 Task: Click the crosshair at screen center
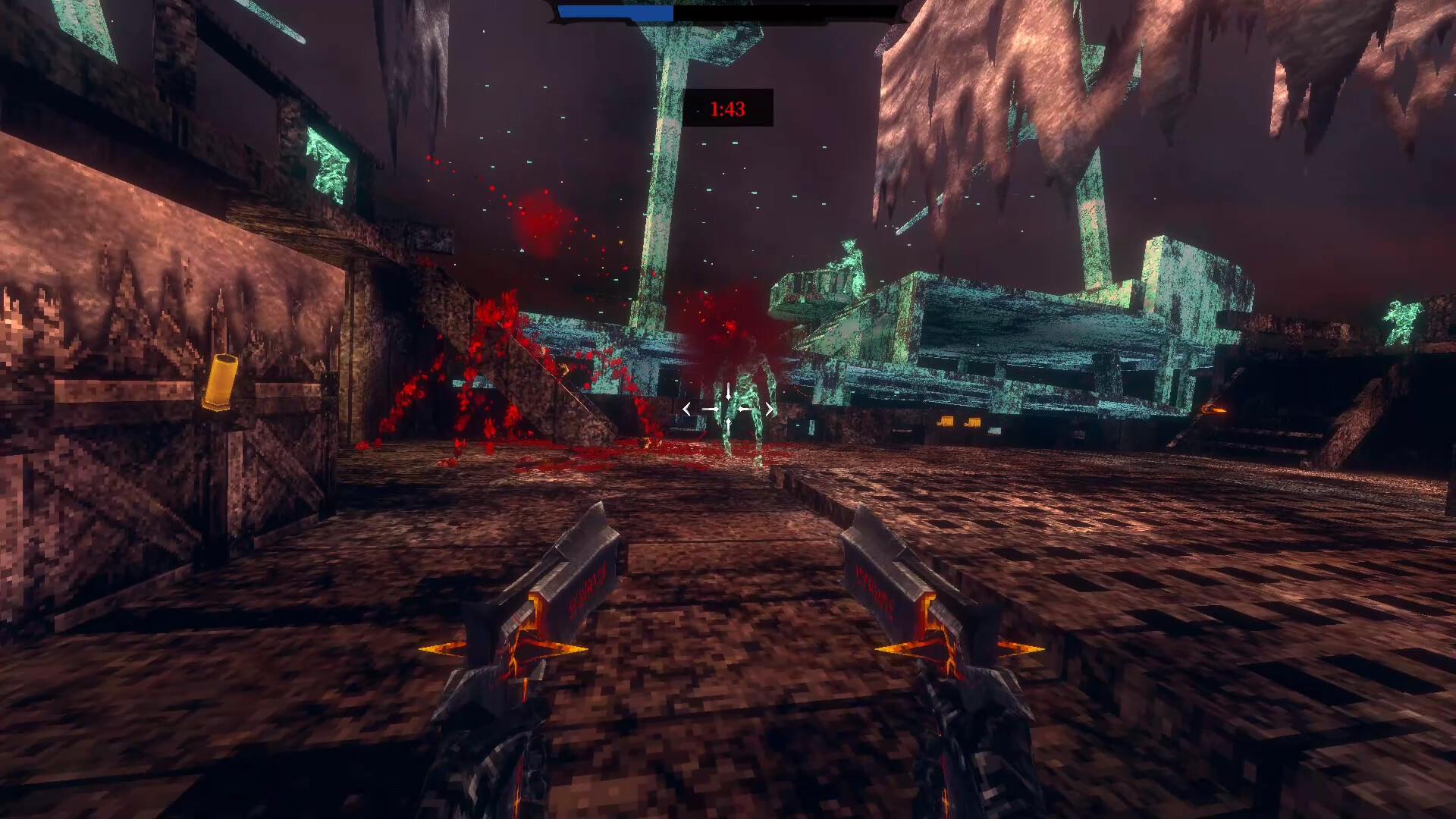728,409
